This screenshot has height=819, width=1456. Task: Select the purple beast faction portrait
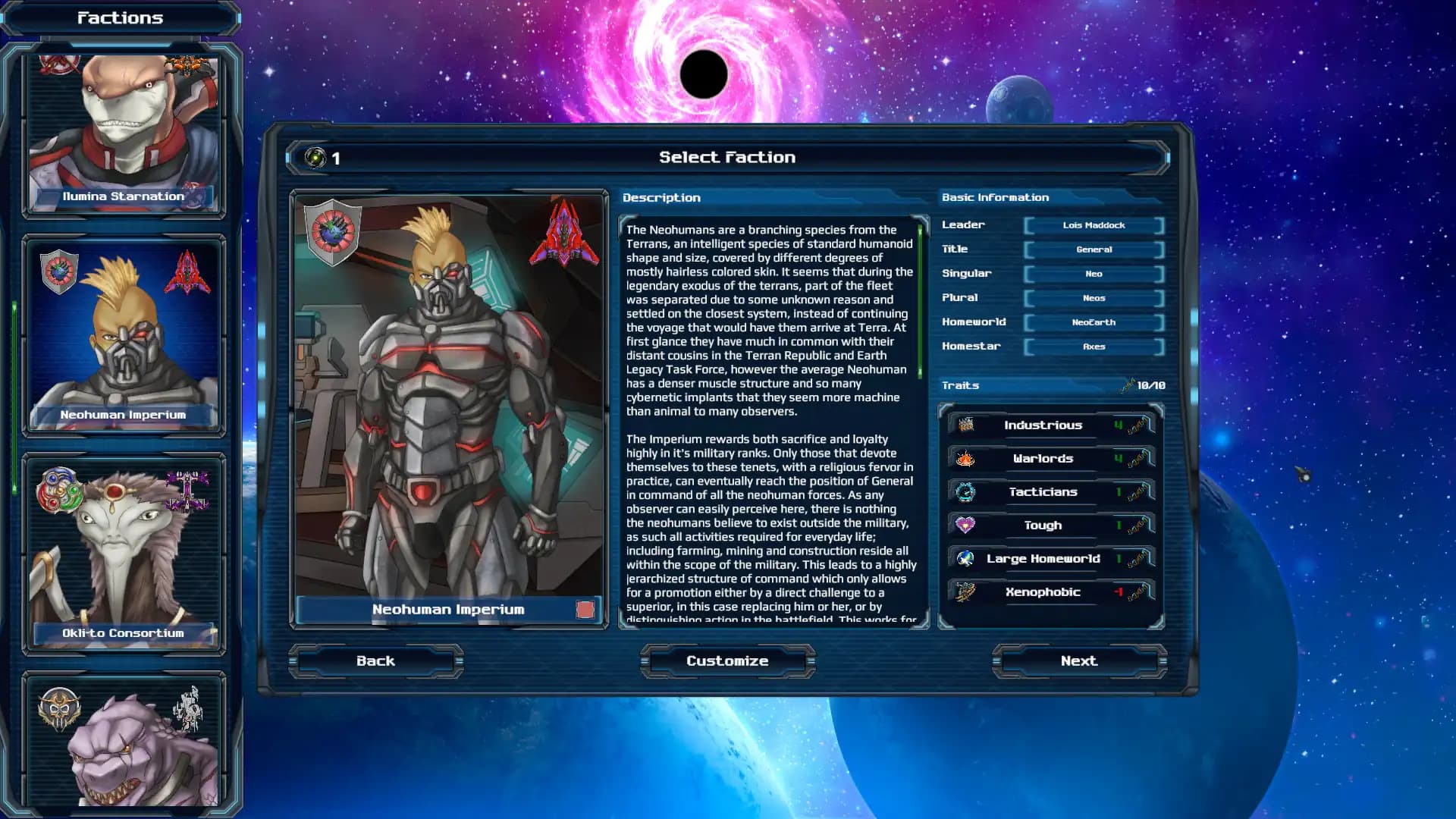[x=124, y=743]
